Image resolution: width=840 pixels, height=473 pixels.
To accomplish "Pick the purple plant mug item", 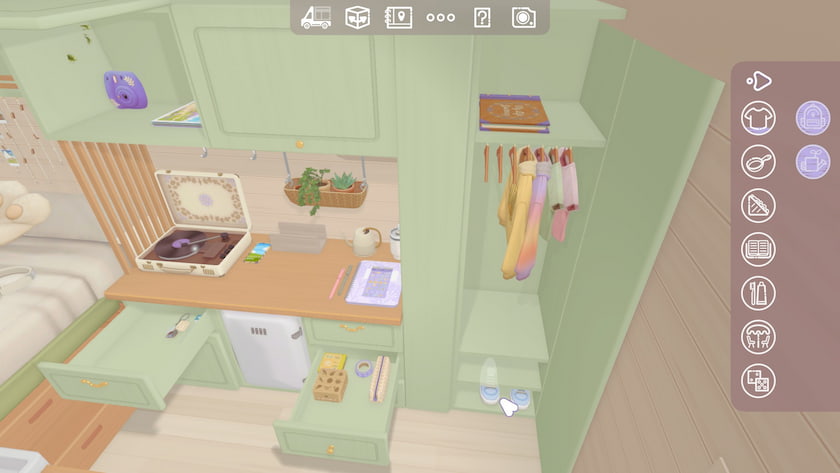I will [812, 161].
